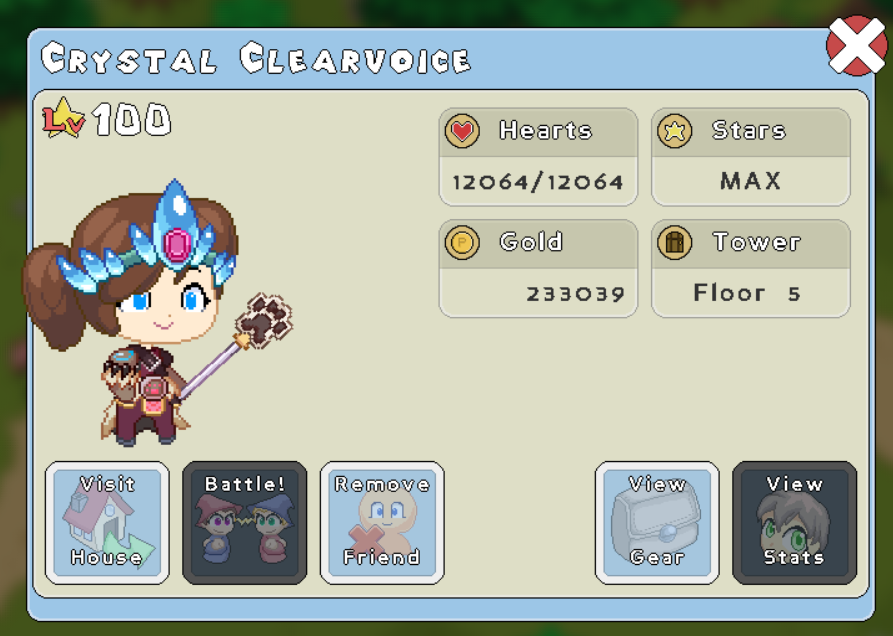
Task: Show the View Stats screen
Action: tap(794, 522)
